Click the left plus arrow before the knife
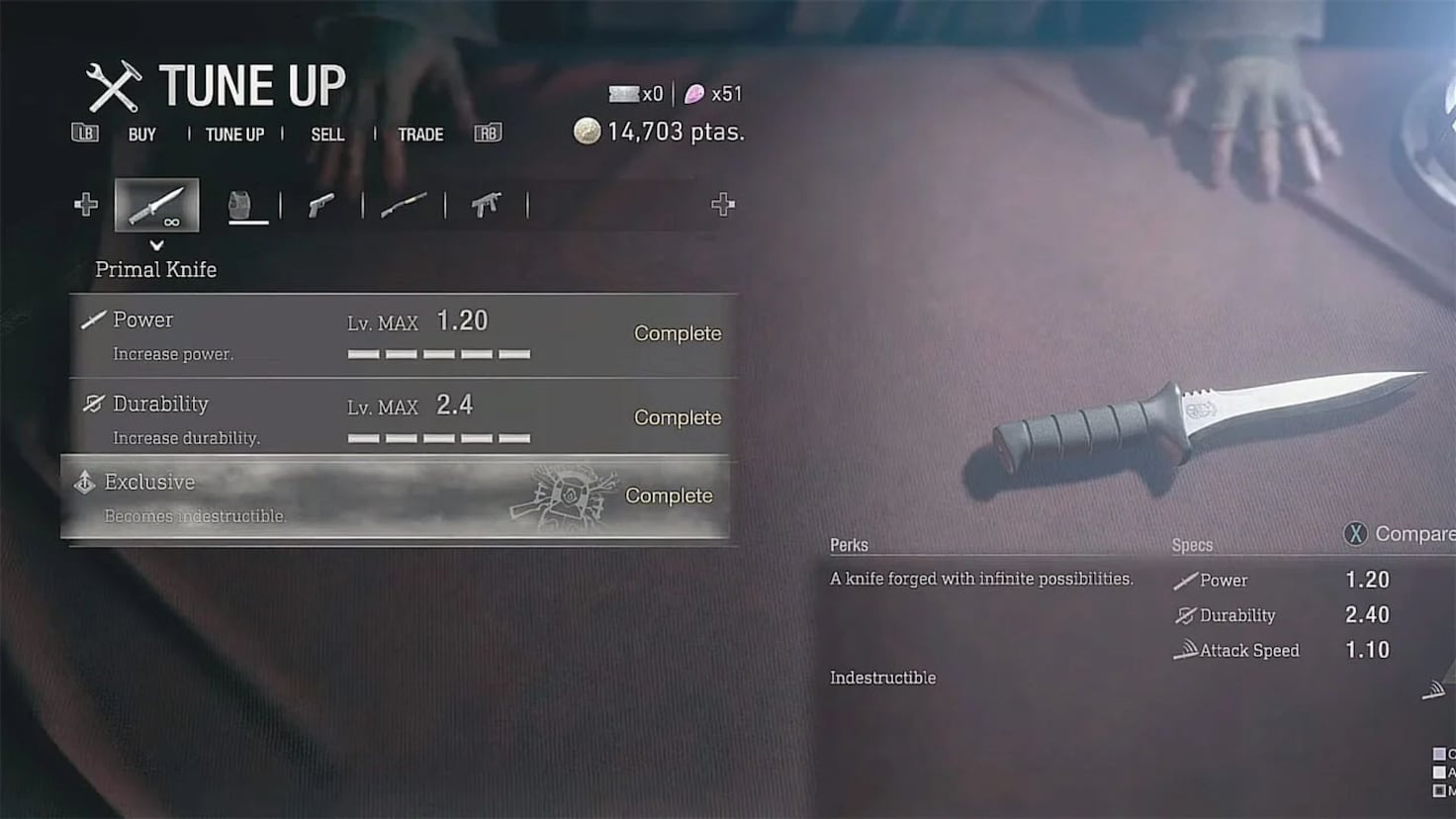This screenshot has height=819, width=1456. click(x=86, y=205)
